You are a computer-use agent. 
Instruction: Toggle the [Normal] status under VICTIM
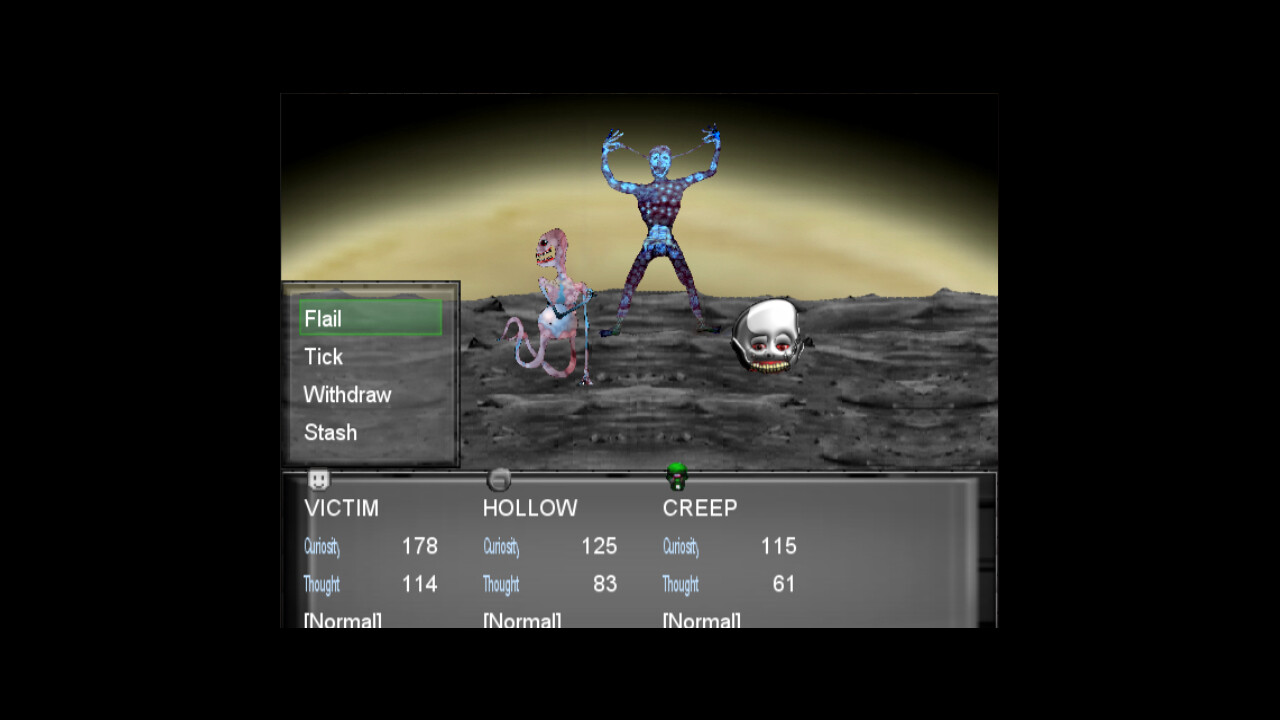(341, 620)
